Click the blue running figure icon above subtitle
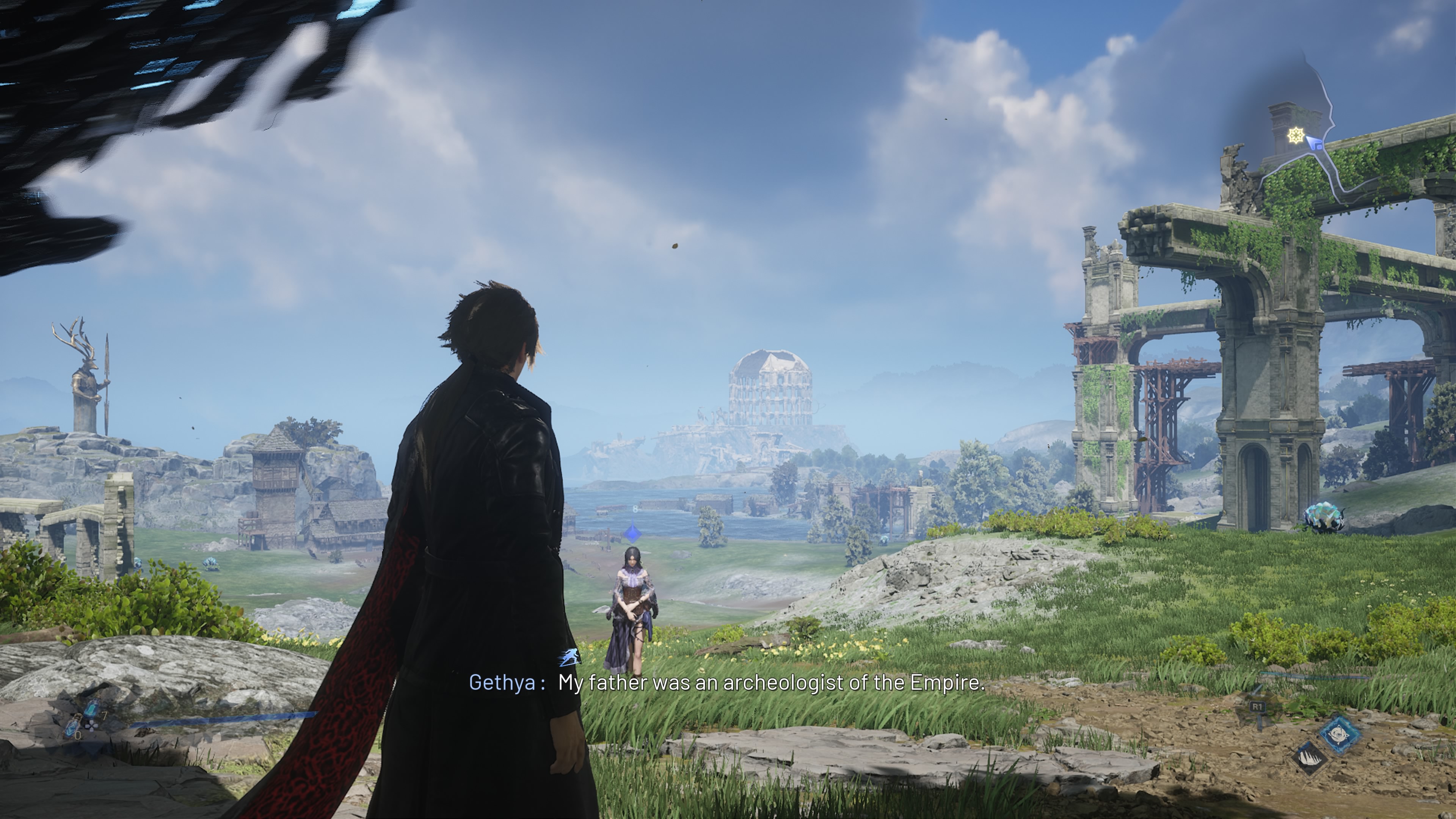The height and width of the screenshot is (819, 1456). (x=570, y=657)
